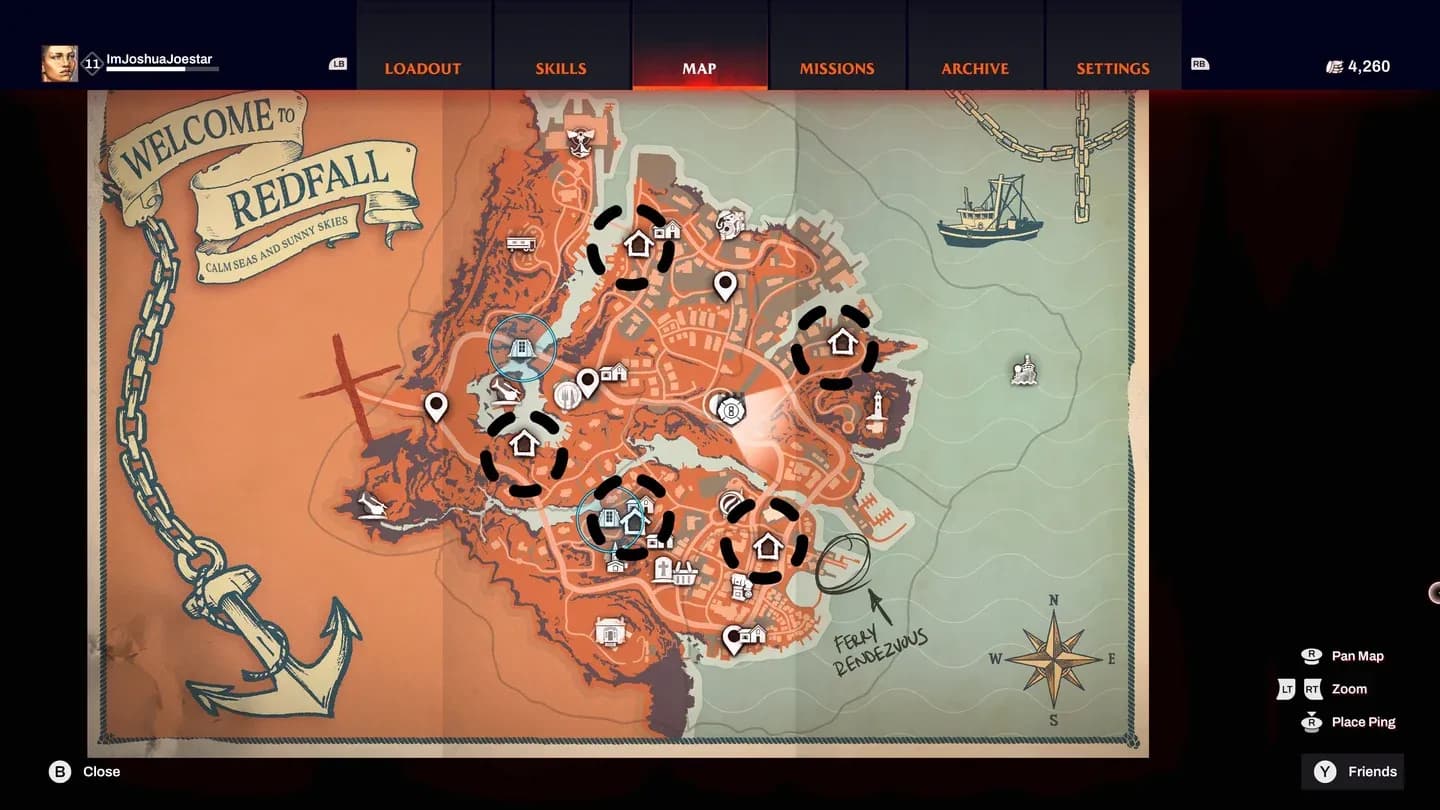The width and height of the screenshot is (1440, 810).
Task: Open the Friends list
Action: (1355, 772)
